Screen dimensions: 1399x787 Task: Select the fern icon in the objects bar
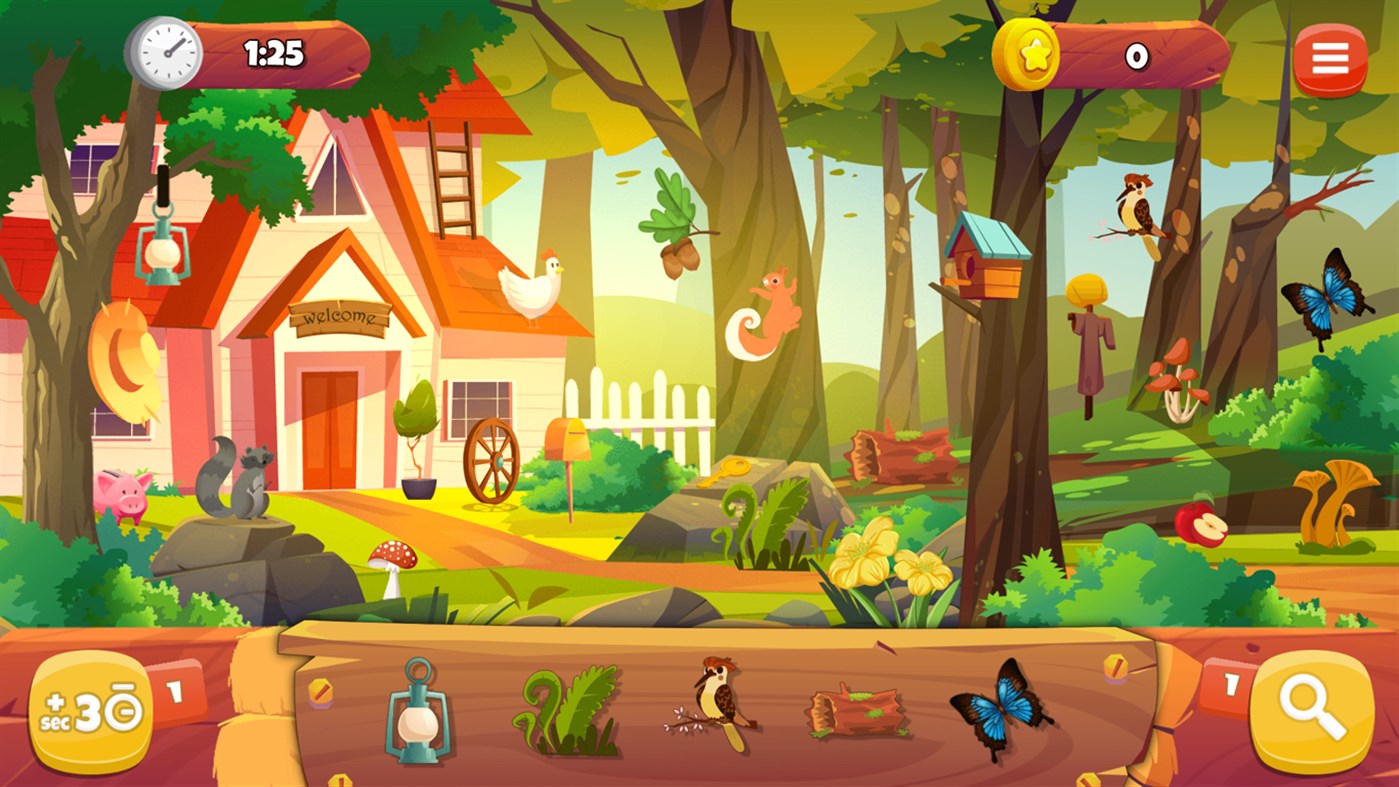pos(569,712)
